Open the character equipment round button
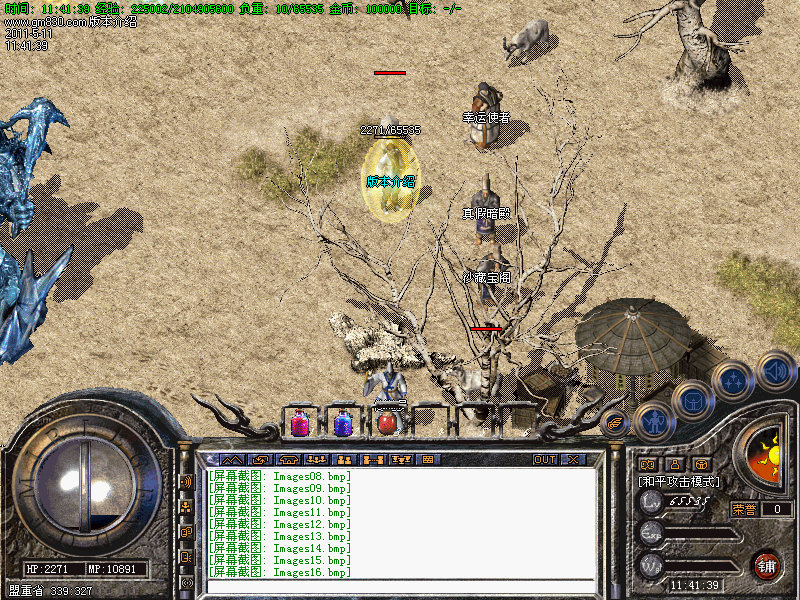This screenshot has width=800, height=600. [x=653, y=421]
